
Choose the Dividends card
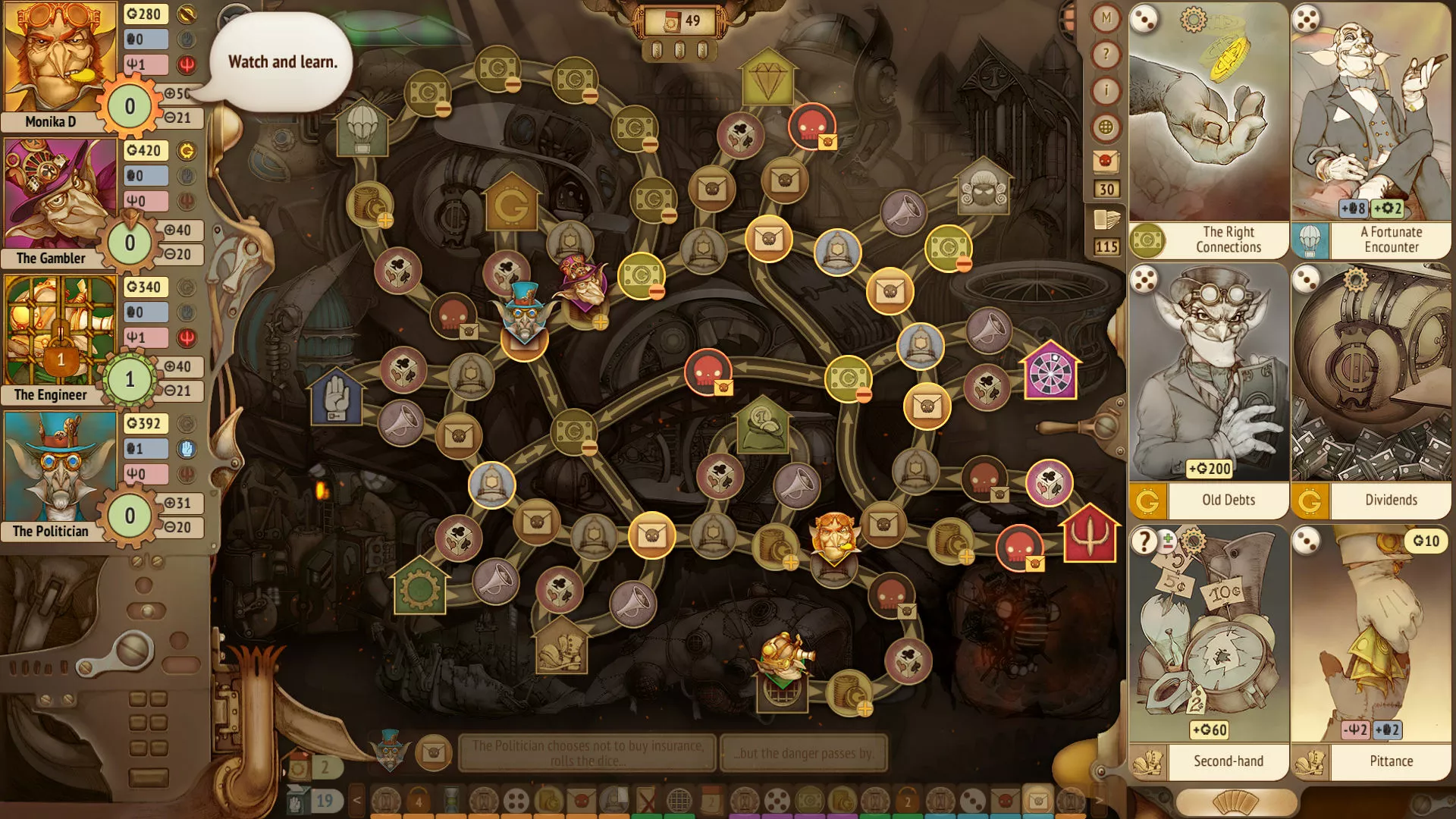pyautogui.click(x=1371, y=391)
